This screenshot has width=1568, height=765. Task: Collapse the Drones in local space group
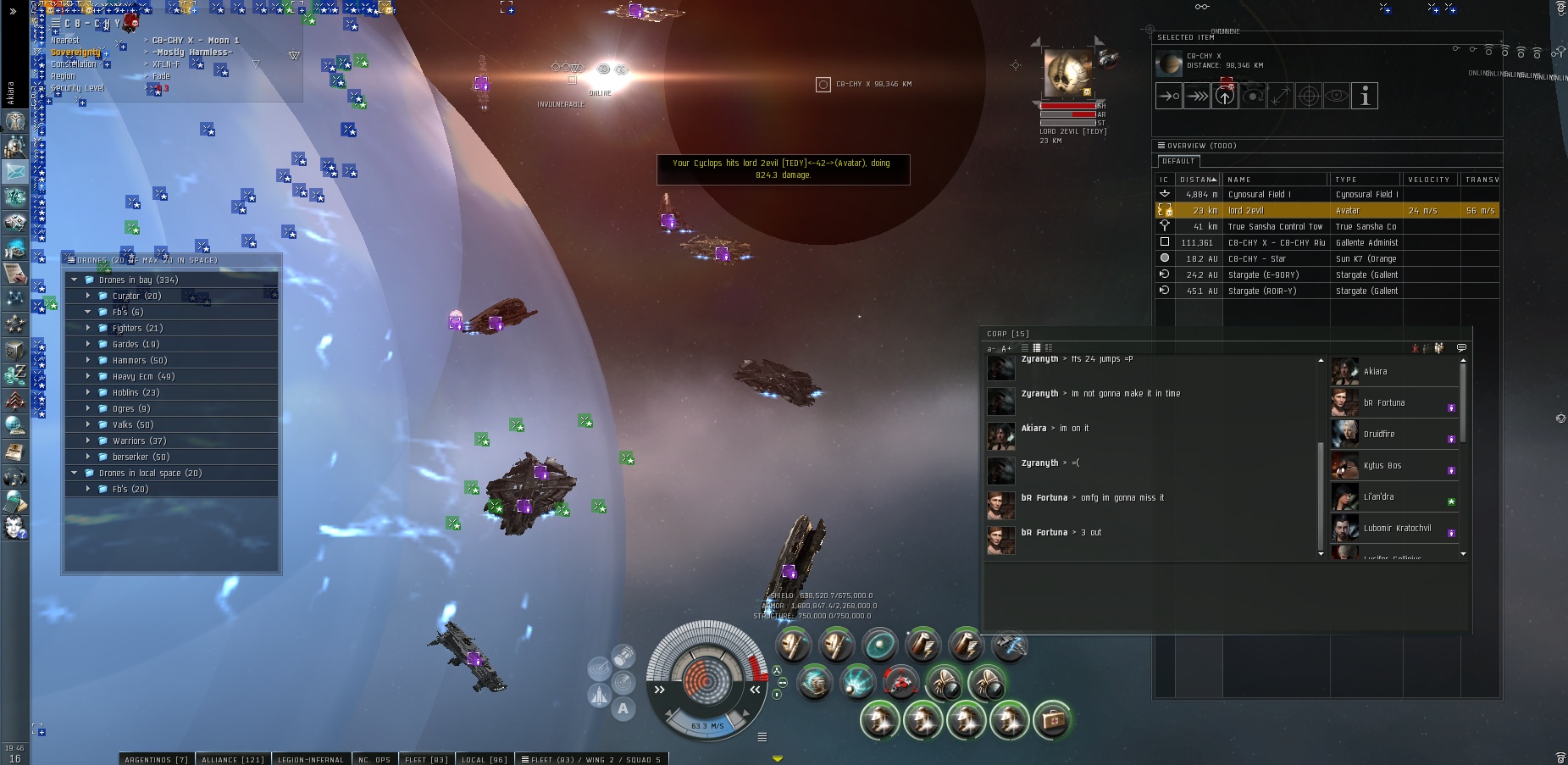point(75,474)
